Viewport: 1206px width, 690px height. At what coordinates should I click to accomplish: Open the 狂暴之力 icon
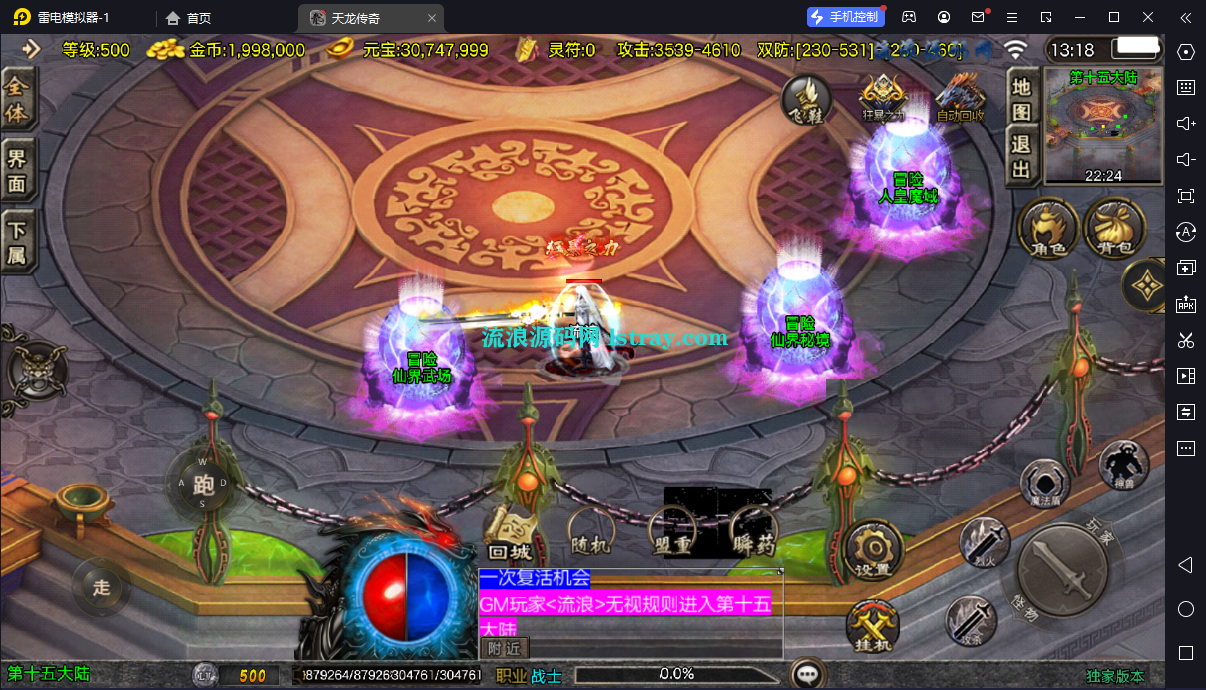[x=883, y=98]
